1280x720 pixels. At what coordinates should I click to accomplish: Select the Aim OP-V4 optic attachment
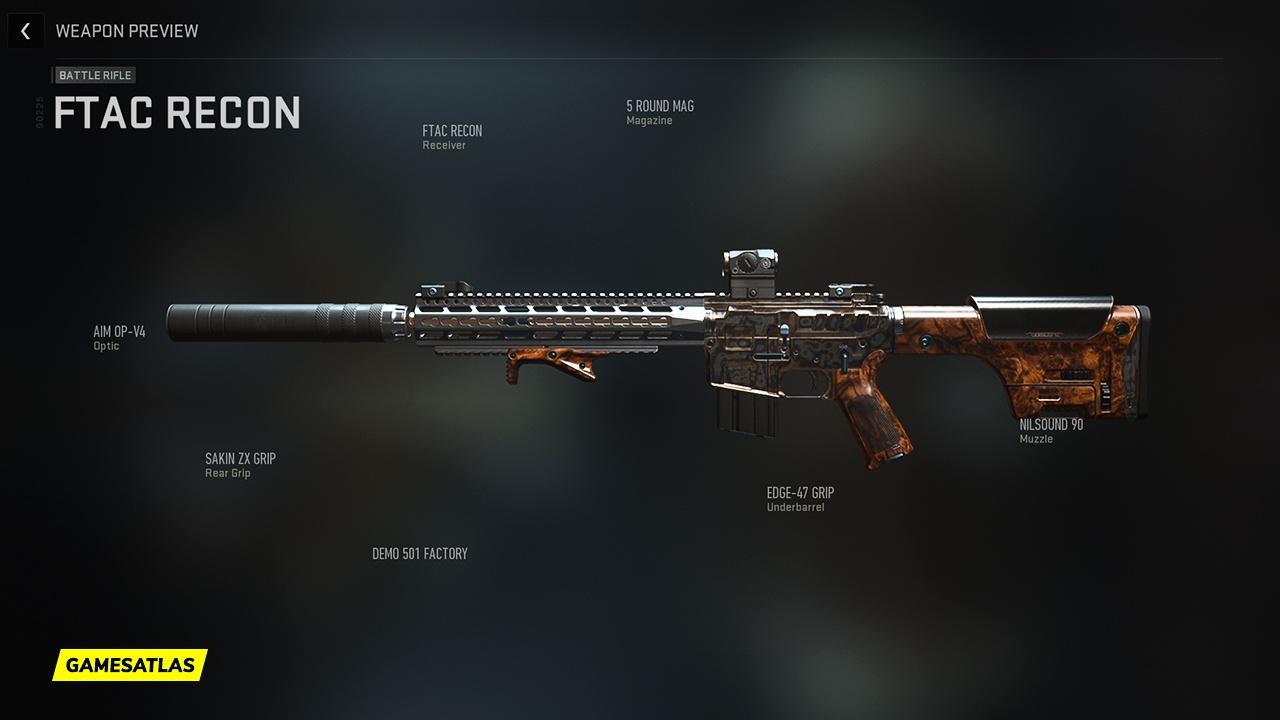coord(119,333)
